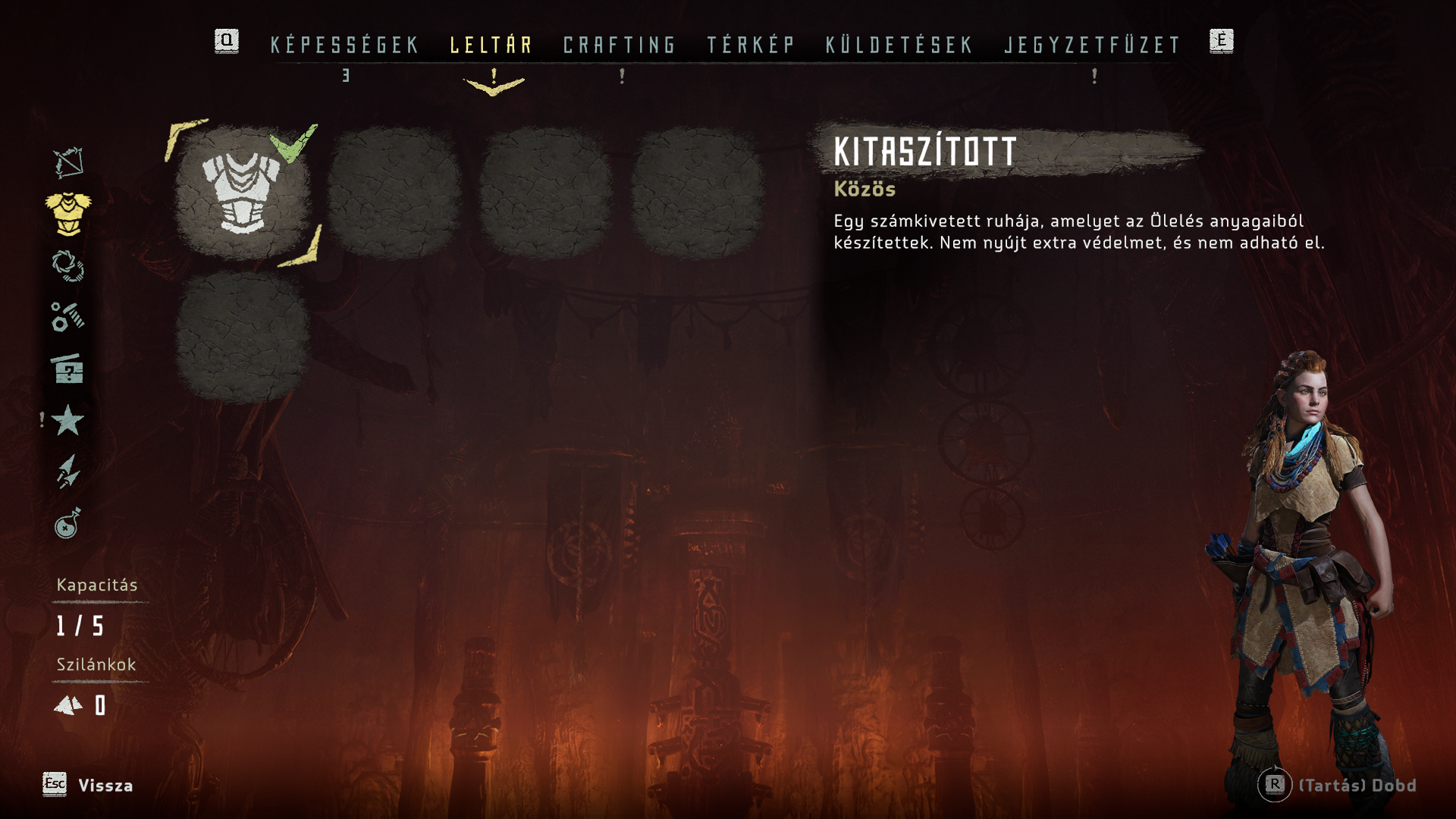
Task: Select the Kitaszított outfit slot
Action: [x=243, y=193]
